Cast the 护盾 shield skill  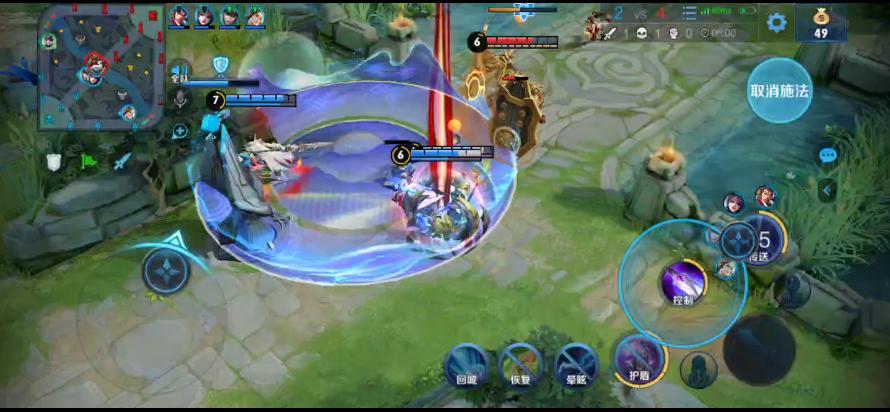pyautogui.click(x=638, y=361)
